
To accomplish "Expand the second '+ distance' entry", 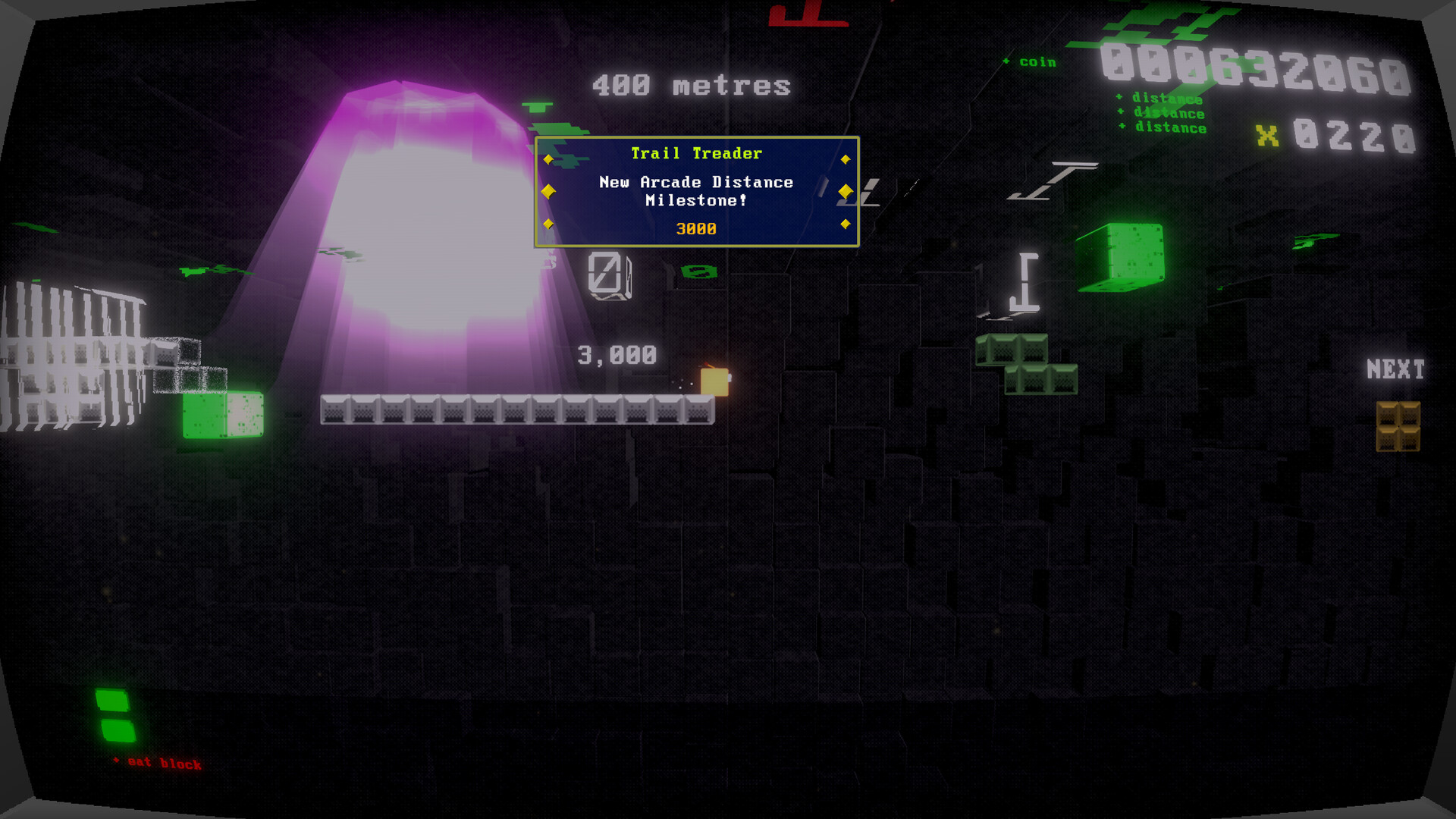I will coord(1160,113).
